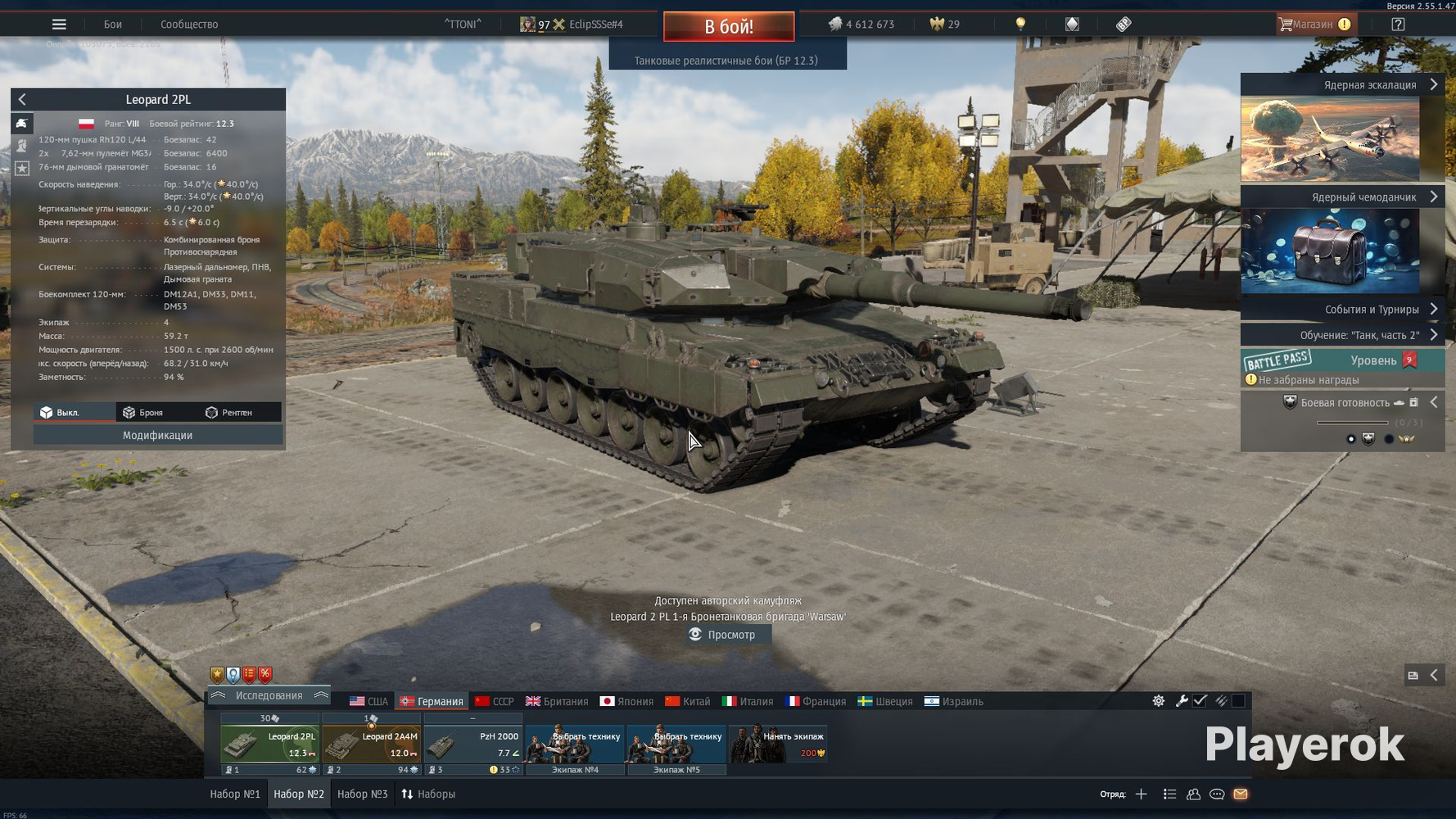This screenshot has width=1456, height=819.
Task: Switch to США nation tab
Action: (x=369, y=702)
